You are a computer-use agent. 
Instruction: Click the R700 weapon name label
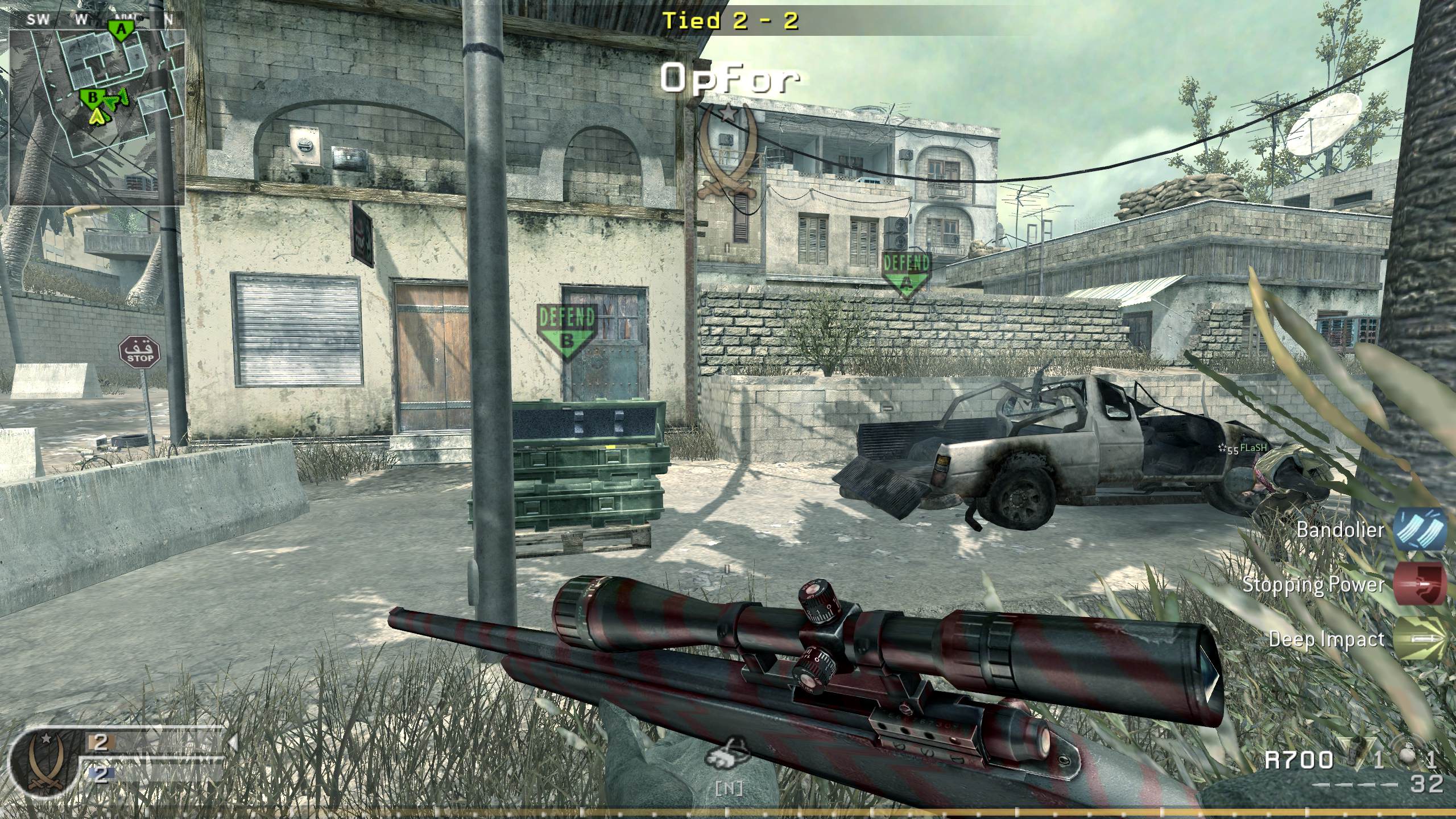pos(1300,760)
